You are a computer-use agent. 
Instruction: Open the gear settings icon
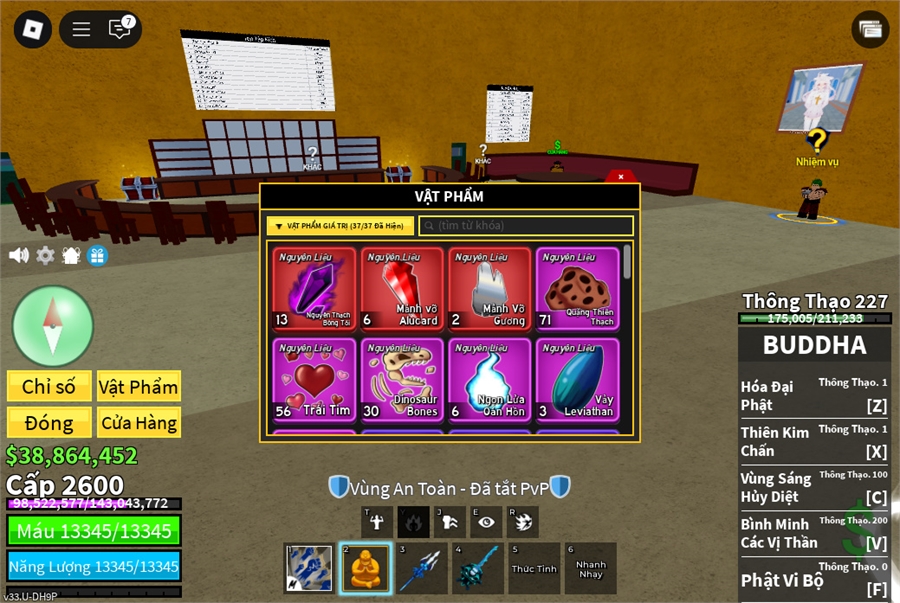pos(45,255)
